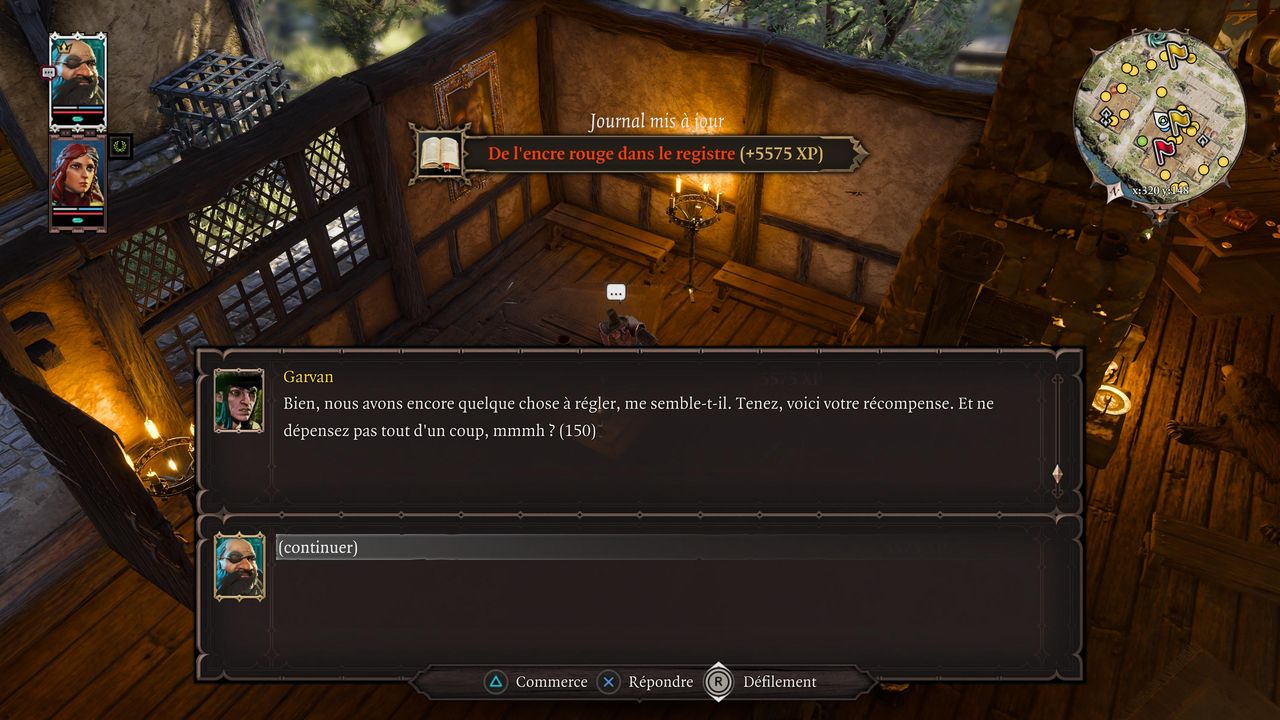Click the dwarf speaker portrait beside the reply
Image resolution: width=1280 pixels, height=720 pixels.
point(240,566)
